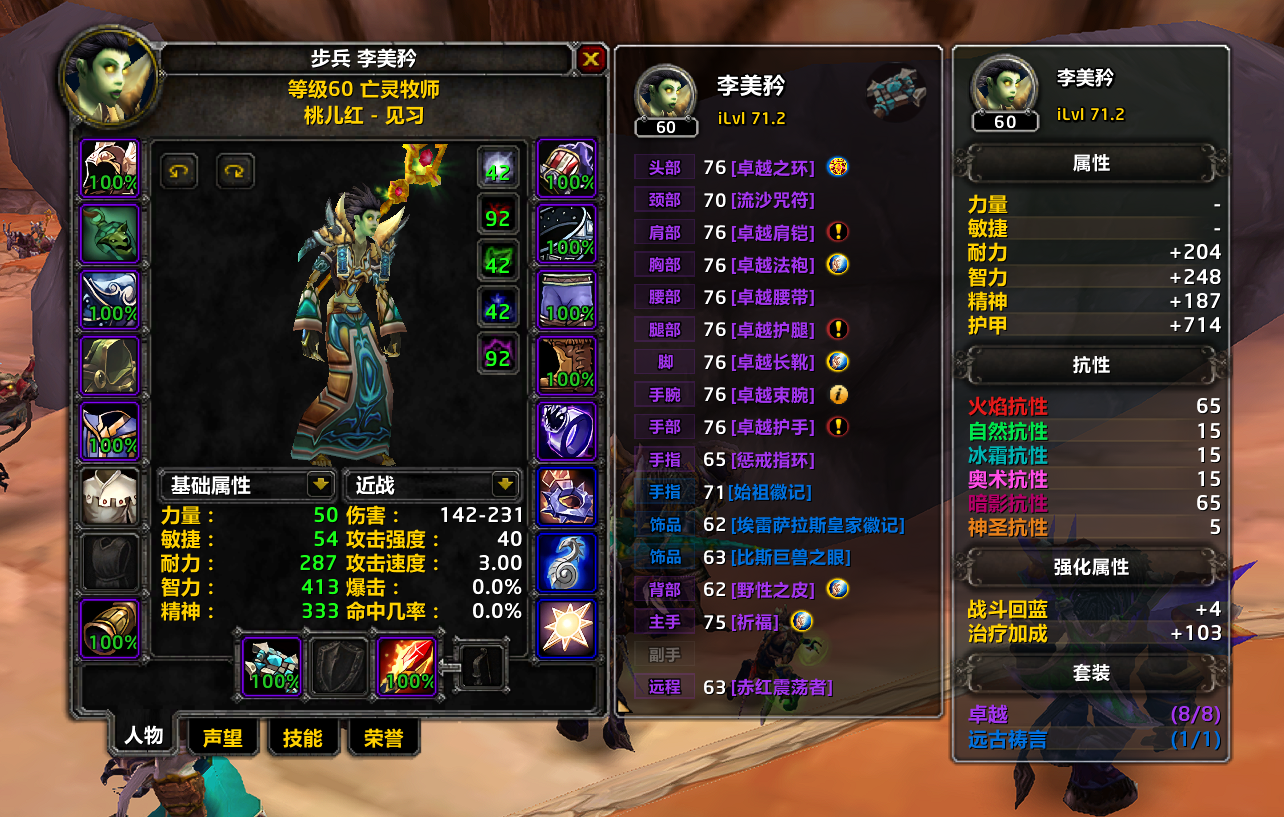Click the purple ring equipment slot
Screen dimensions: 1284x817
(567, 431)
